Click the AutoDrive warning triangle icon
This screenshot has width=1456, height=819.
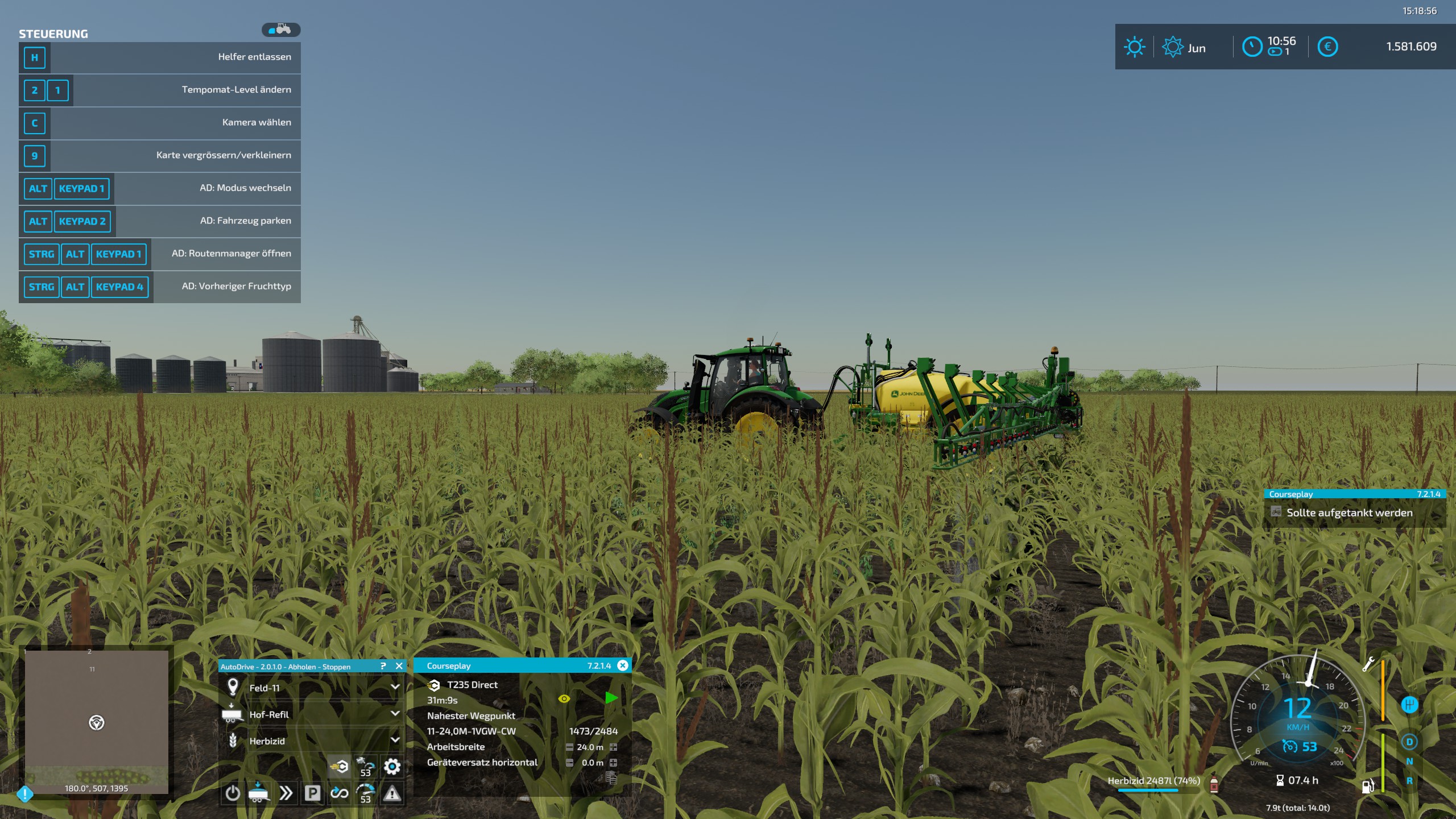pyautogui.click(x=394, y=794)
